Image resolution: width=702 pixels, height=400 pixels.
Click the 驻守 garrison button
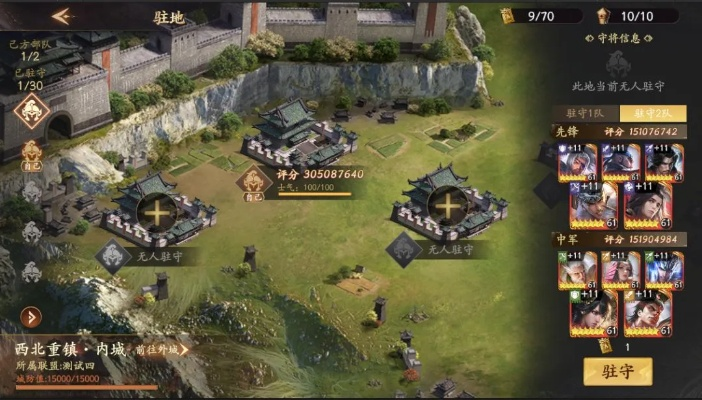tap(617, 372)
